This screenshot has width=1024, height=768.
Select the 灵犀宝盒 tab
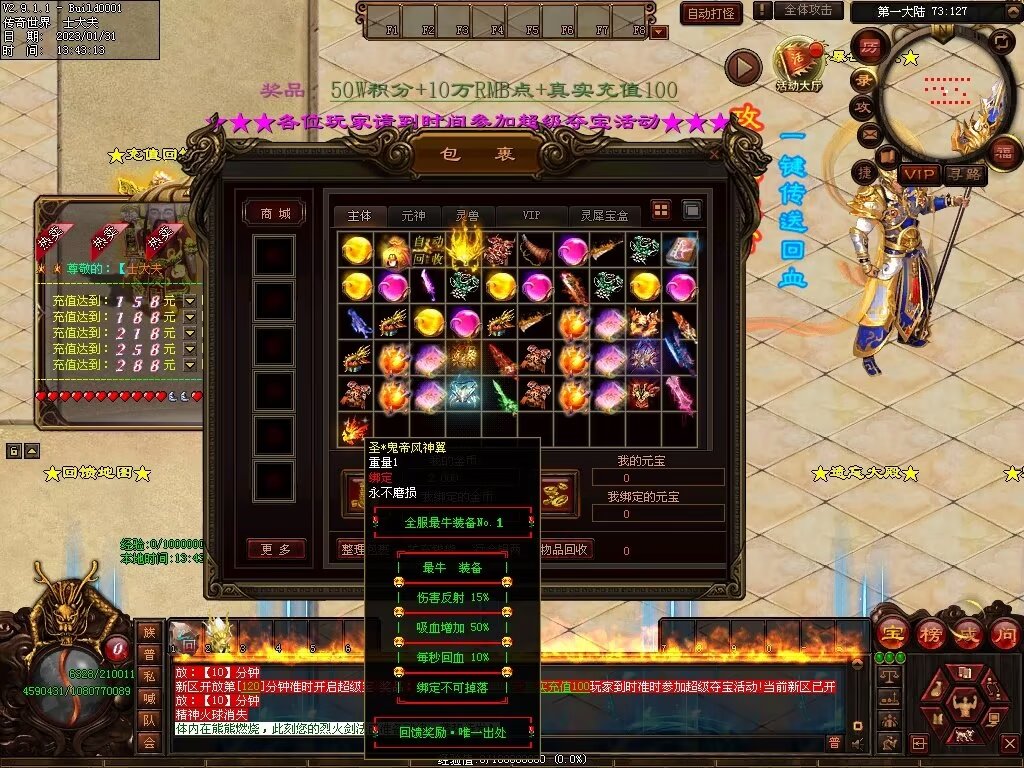604,215
